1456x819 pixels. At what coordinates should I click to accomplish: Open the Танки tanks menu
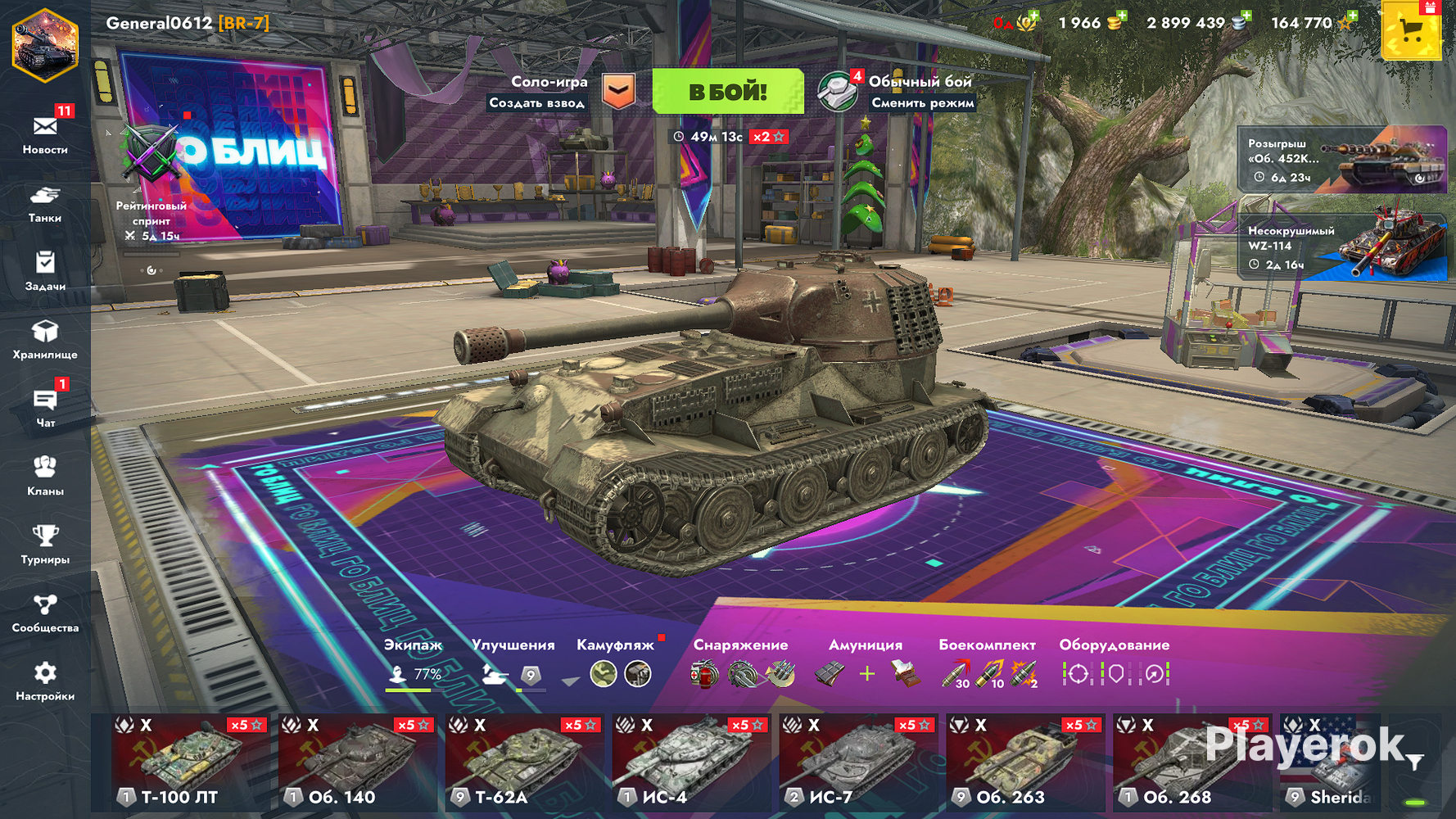point(45,203)
